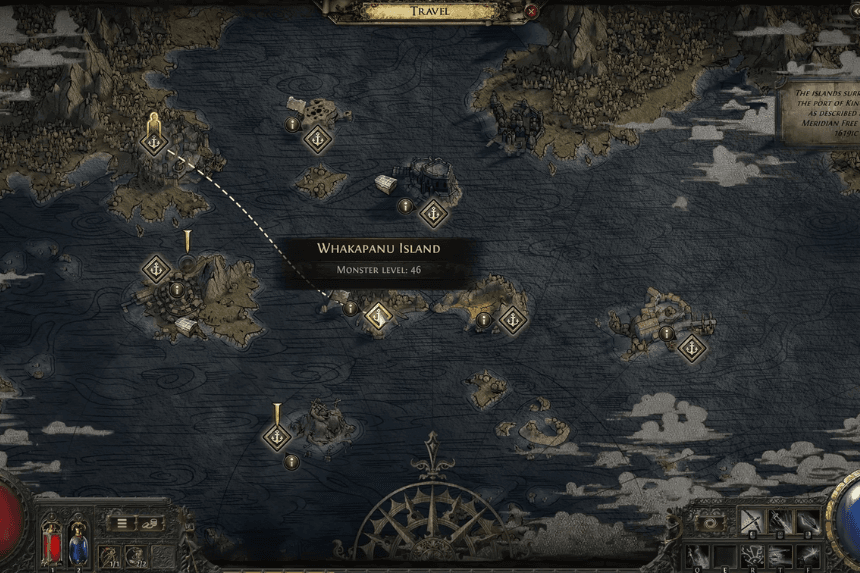
Task: Open the three-line menu button
Action: click(122, 522)
